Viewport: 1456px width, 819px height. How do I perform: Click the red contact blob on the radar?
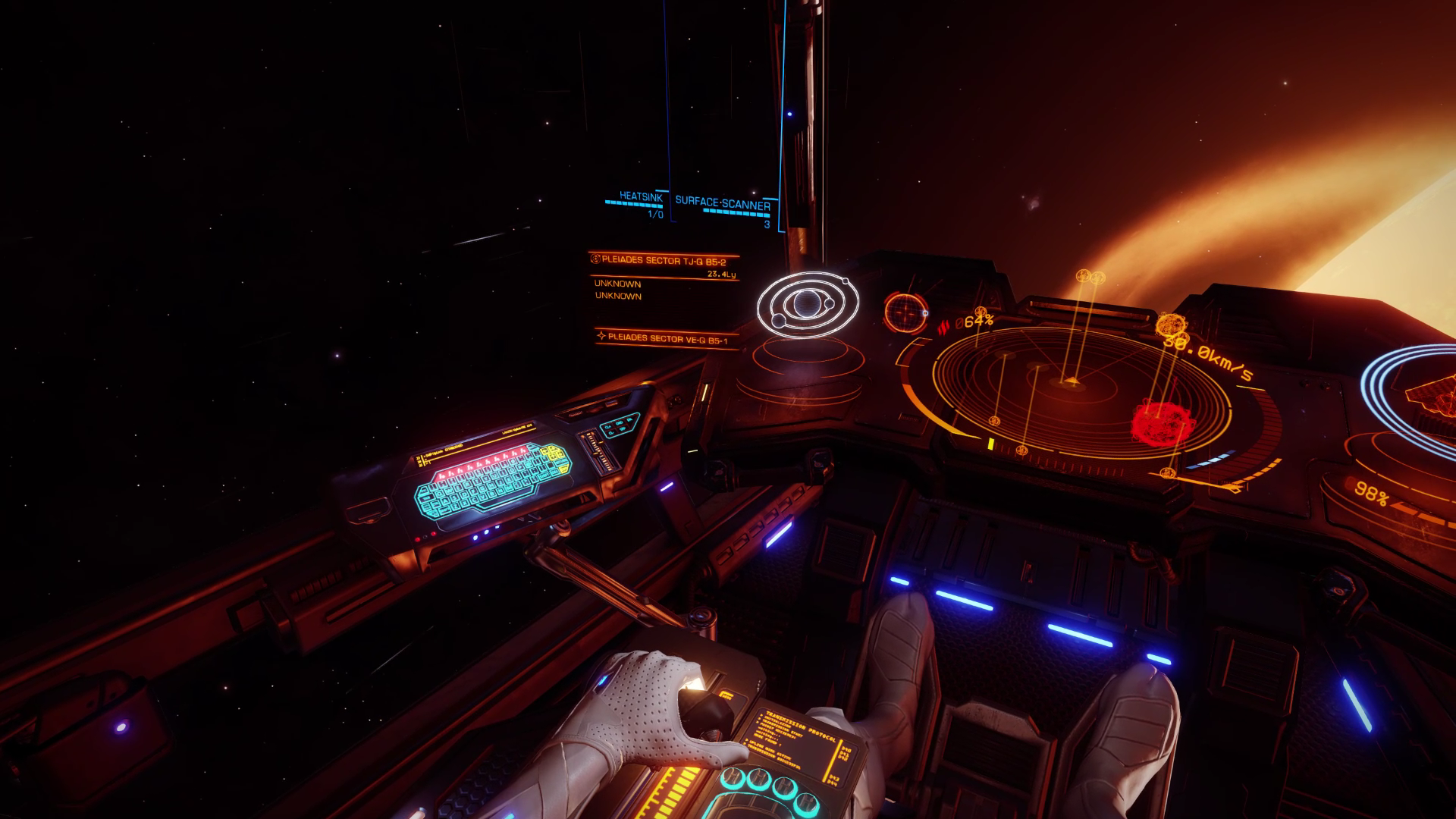(x=1158, y=422)
